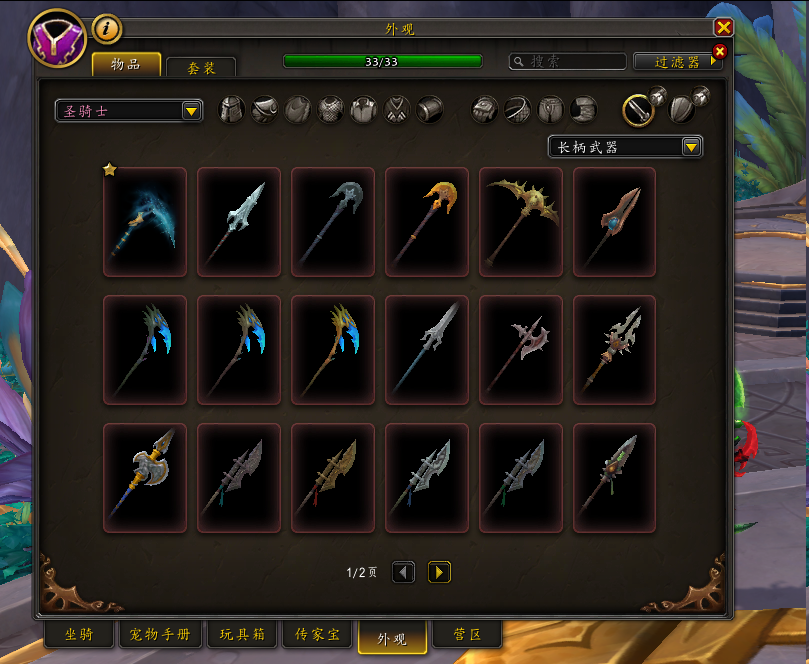This screenshot has width=809, height=664.
Task: Go to the previous appearance page
Action: point(403,572)
